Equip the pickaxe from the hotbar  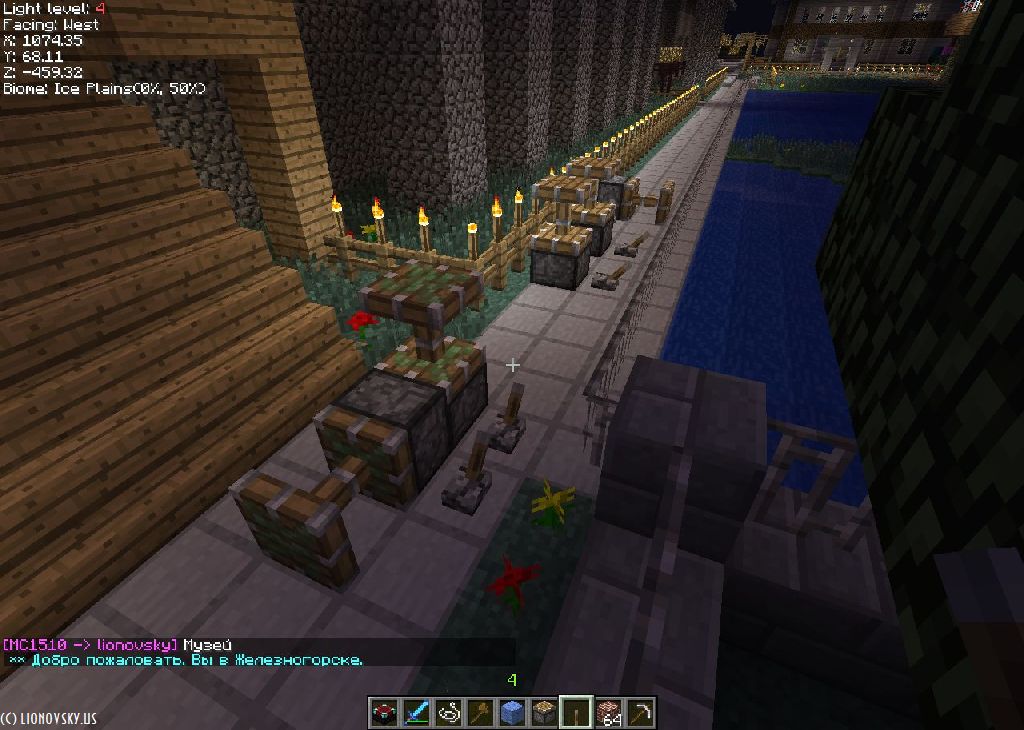point(640,712)
